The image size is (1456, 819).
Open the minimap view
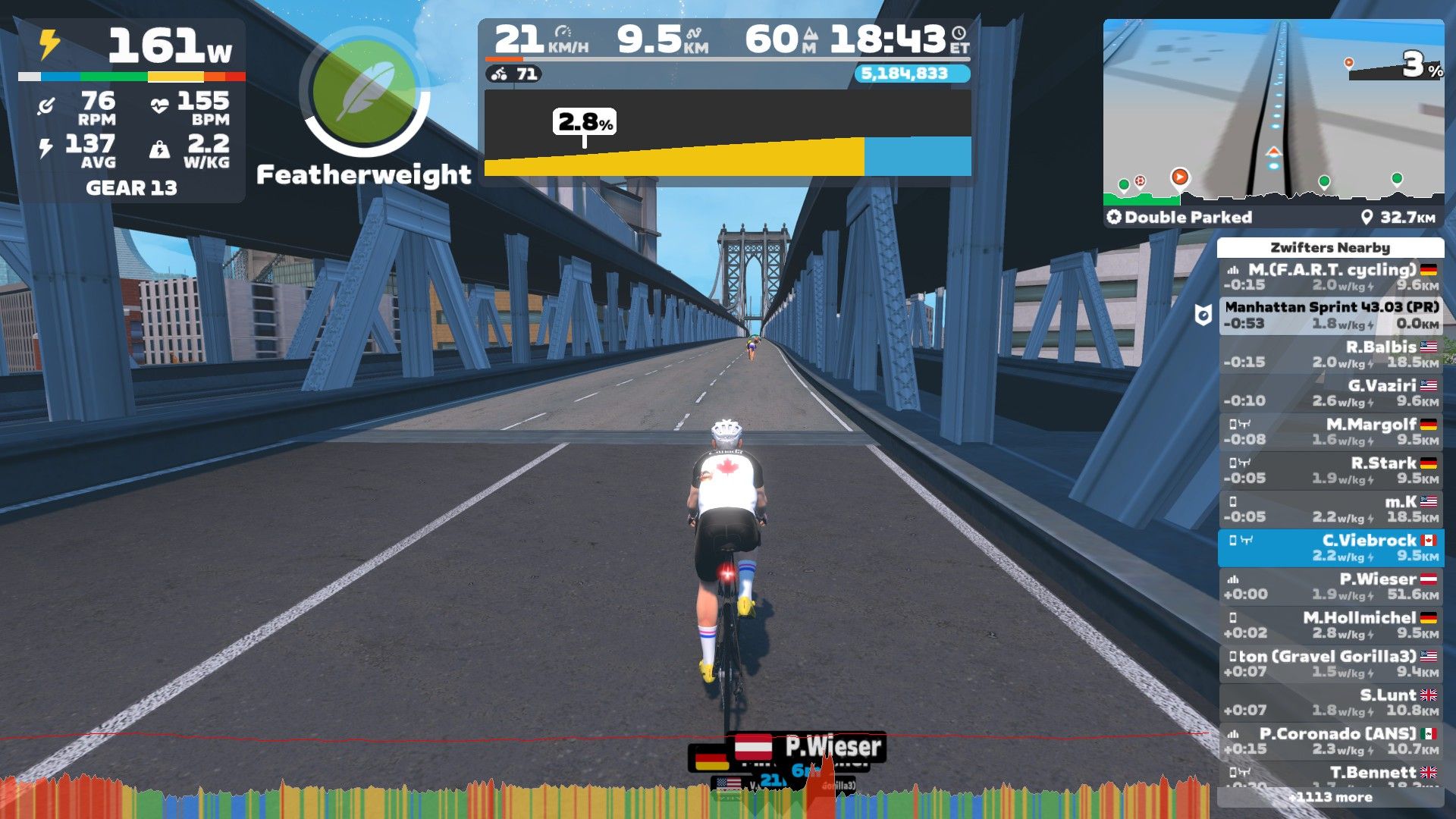click(1272, 112)
